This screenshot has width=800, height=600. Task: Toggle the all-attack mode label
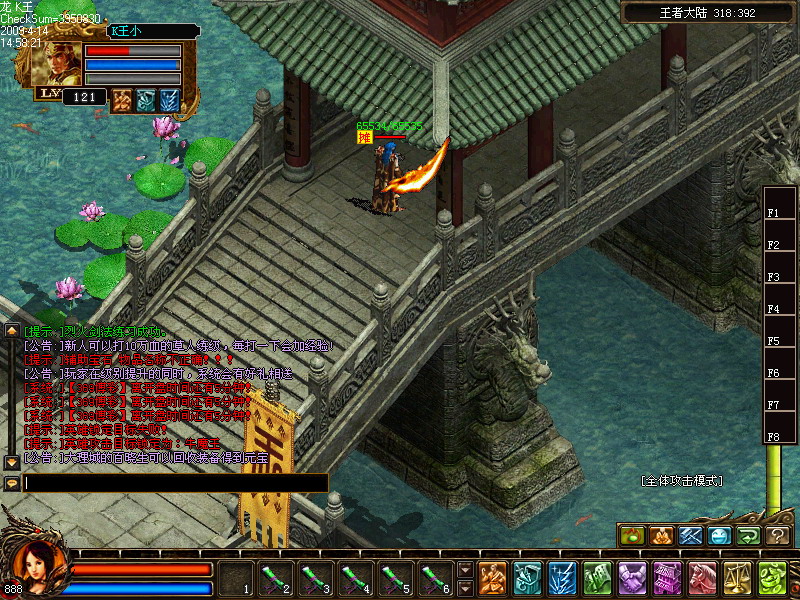pos(681,481)
